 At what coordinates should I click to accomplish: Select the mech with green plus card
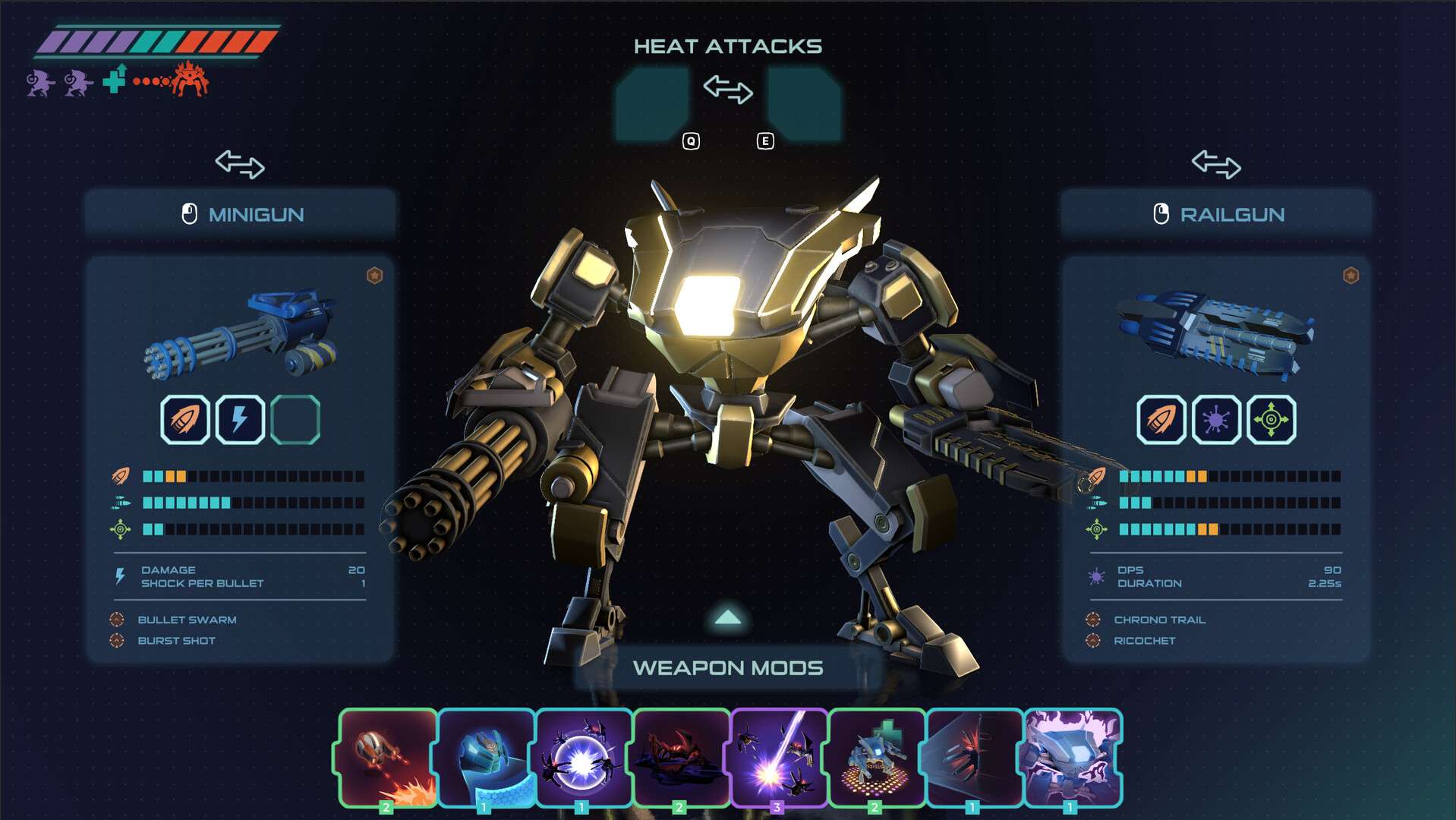877,757
